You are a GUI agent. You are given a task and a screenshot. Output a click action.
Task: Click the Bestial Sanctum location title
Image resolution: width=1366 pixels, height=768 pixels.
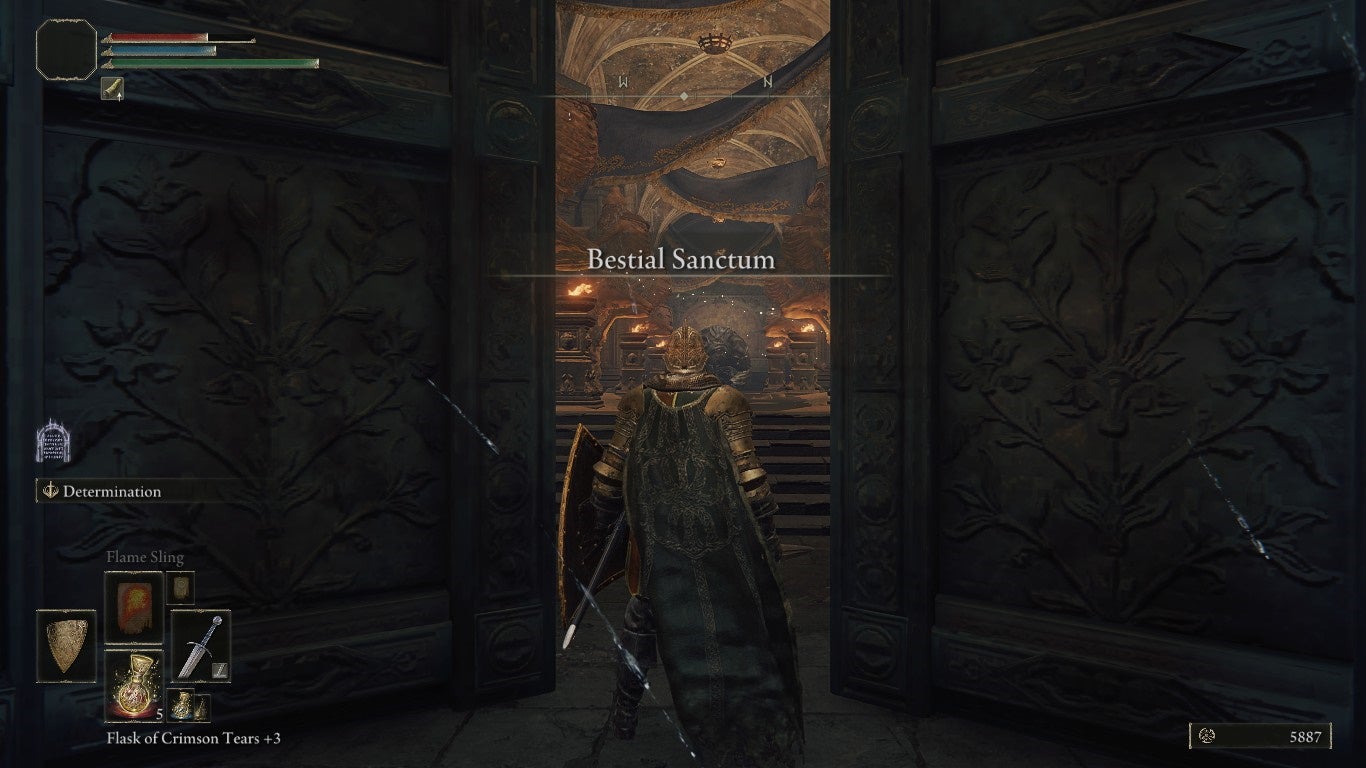pyautogui.click(x=681, y=258)
